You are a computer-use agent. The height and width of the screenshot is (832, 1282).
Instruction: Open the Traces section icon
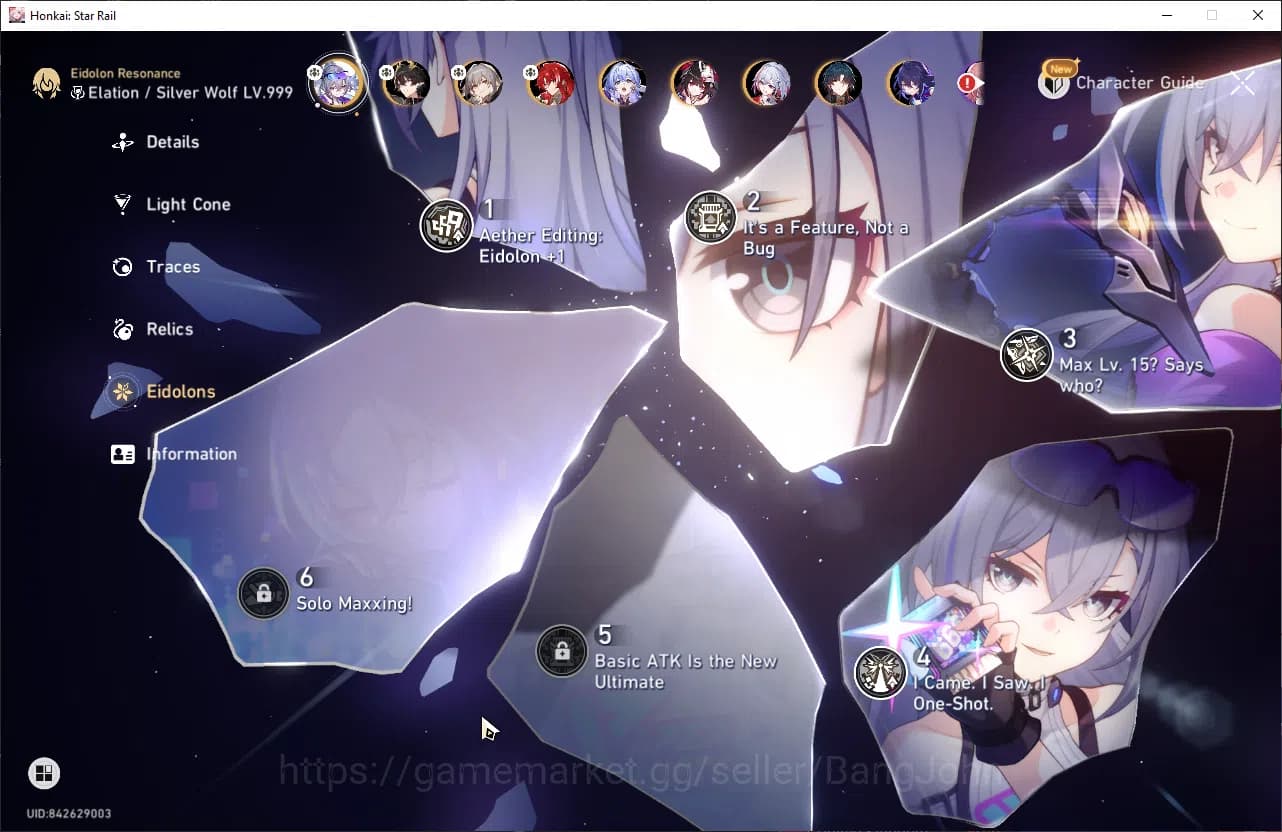click(x=121, y=267)
